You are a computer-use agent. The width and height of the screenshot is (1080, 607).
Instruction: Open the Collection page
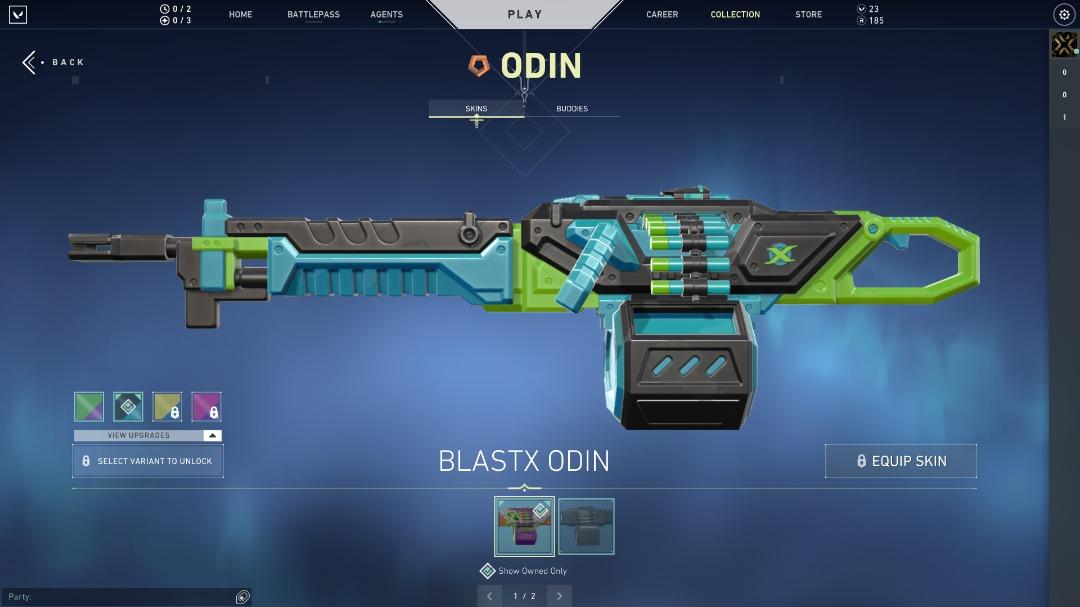(735, 15)
